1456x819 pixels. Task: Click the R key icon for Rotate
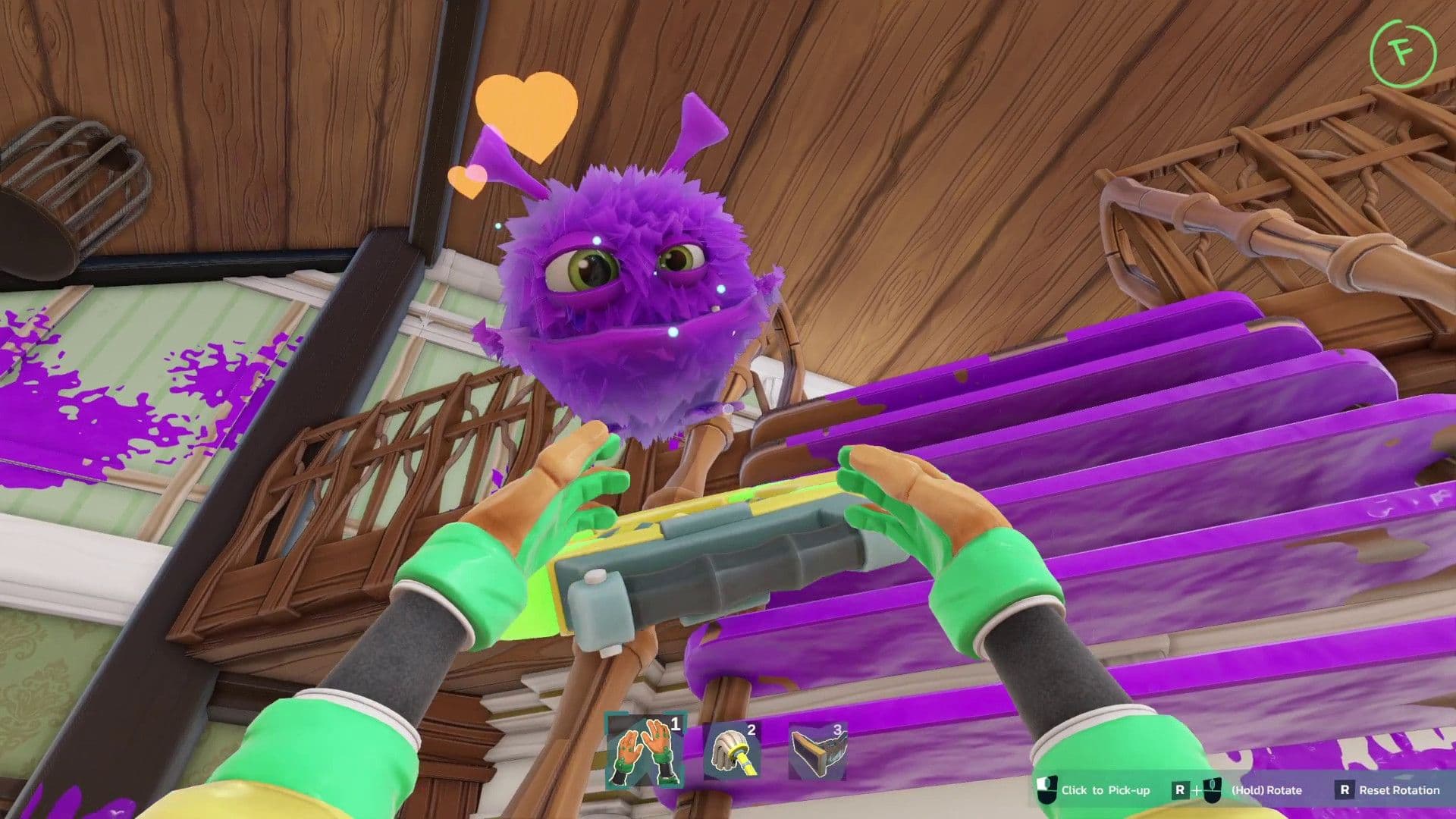[x=1180, y=792]
